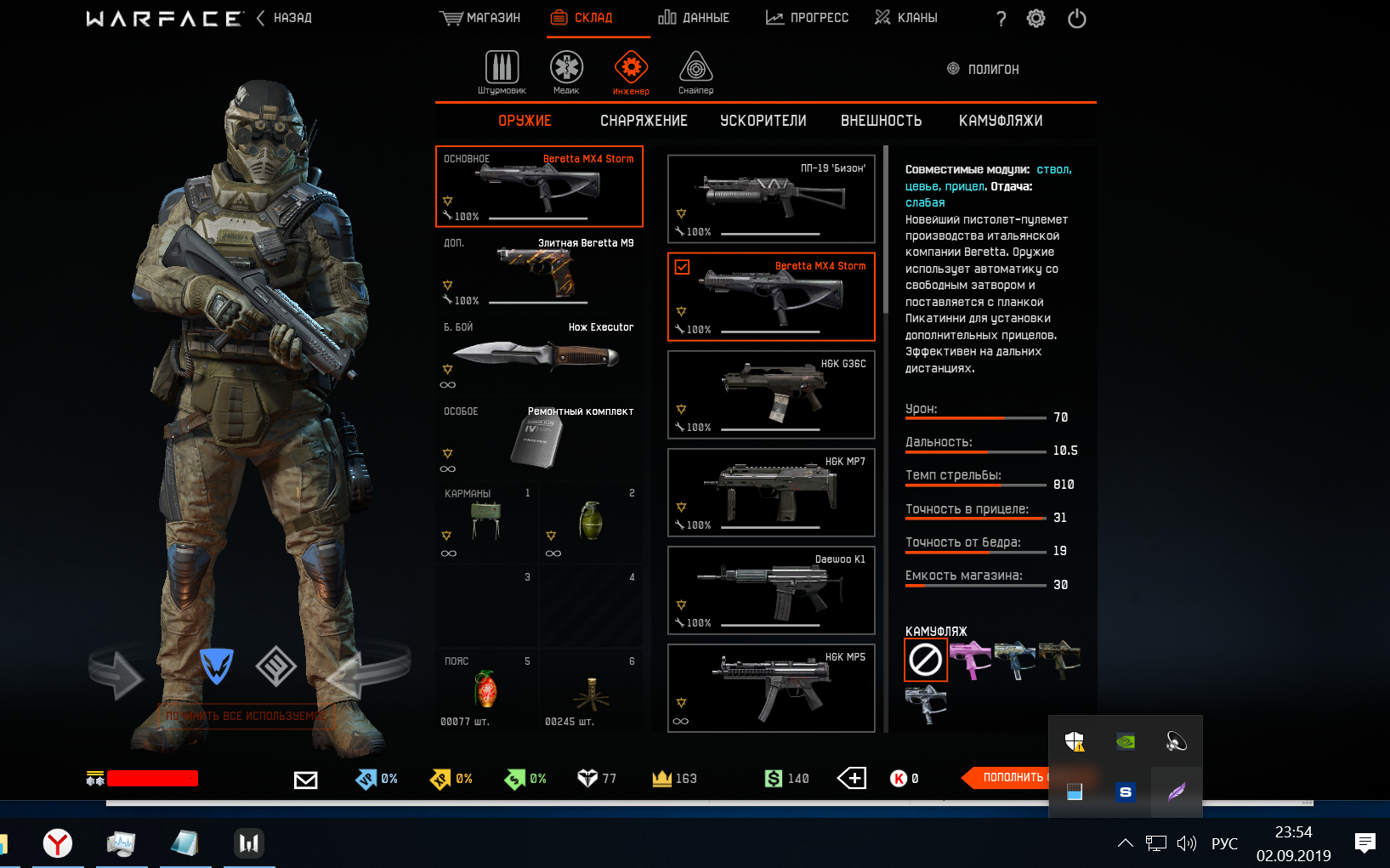Click the power exit icon

tap(1076, 19)
